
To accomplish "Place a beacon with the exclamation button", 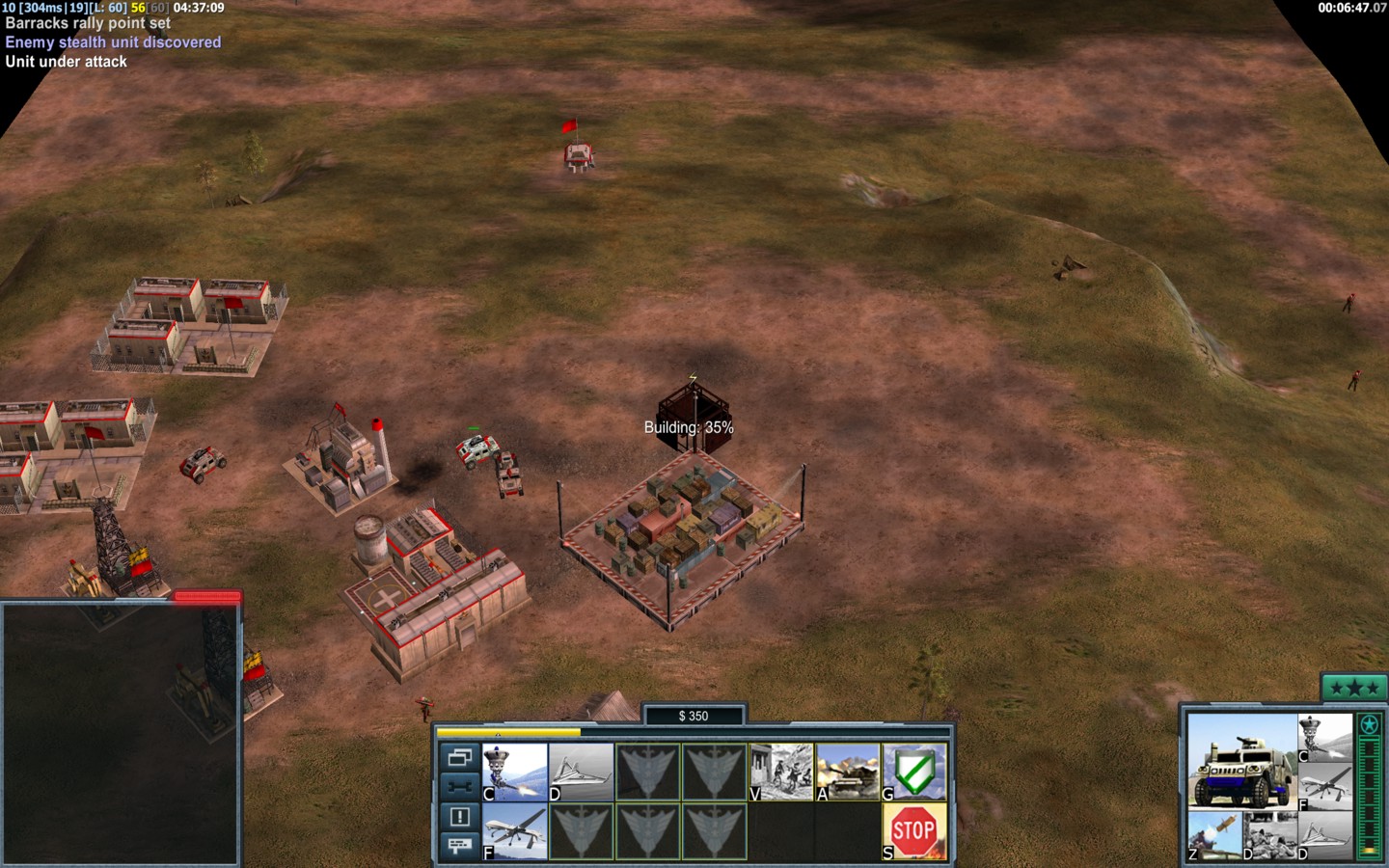I will point(459,817).
